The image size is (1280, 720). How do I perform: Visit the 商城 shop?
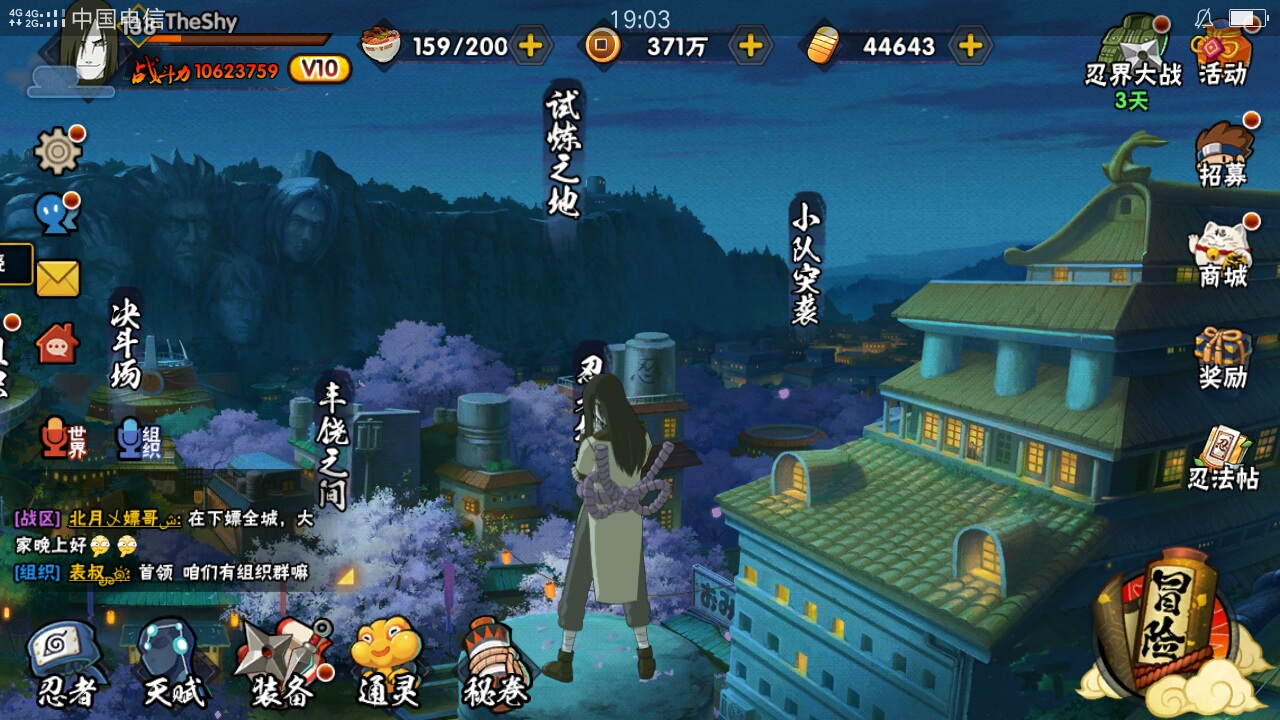point(1224,254)
